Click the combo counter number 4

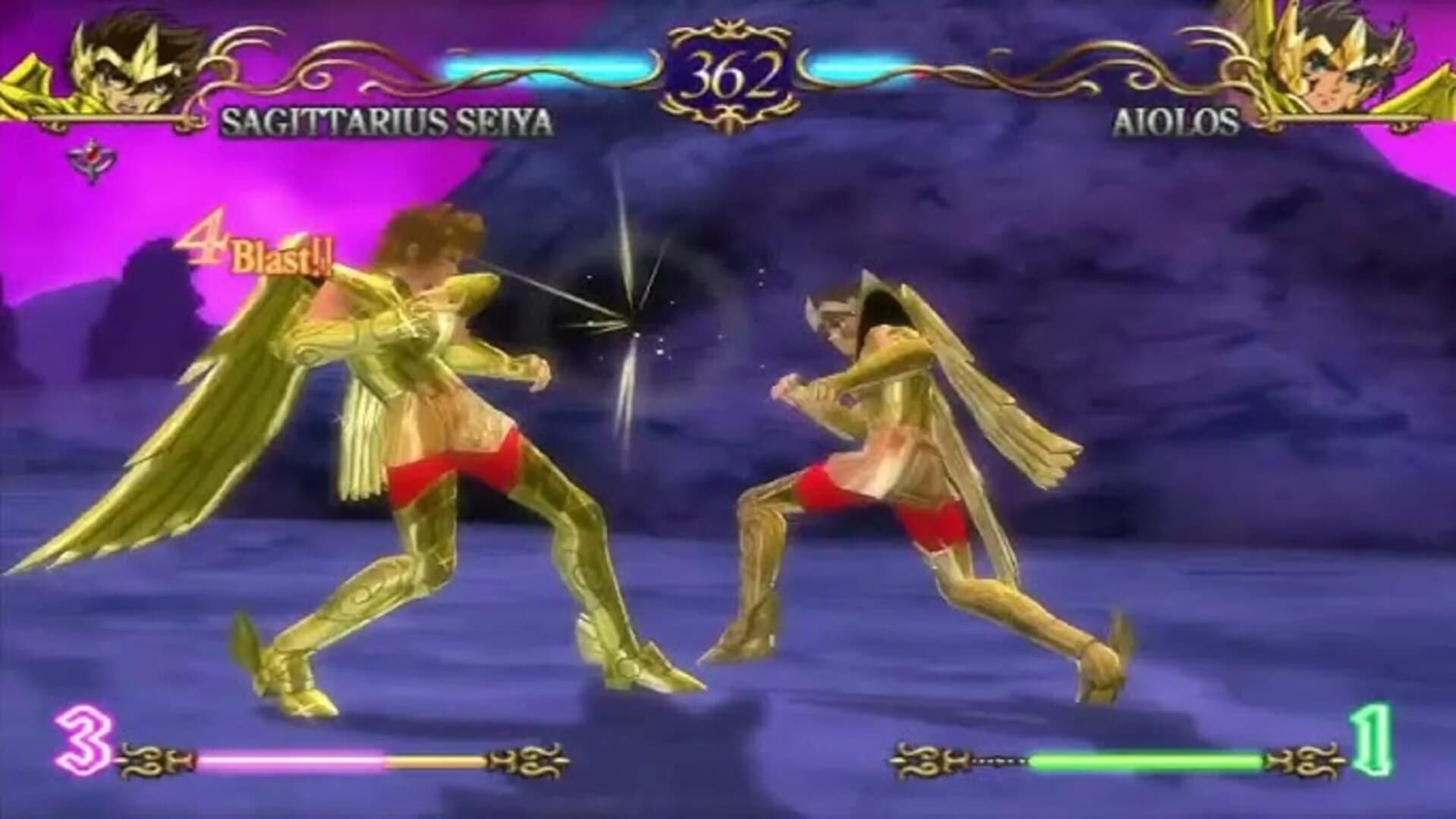(x=205, y=243)
